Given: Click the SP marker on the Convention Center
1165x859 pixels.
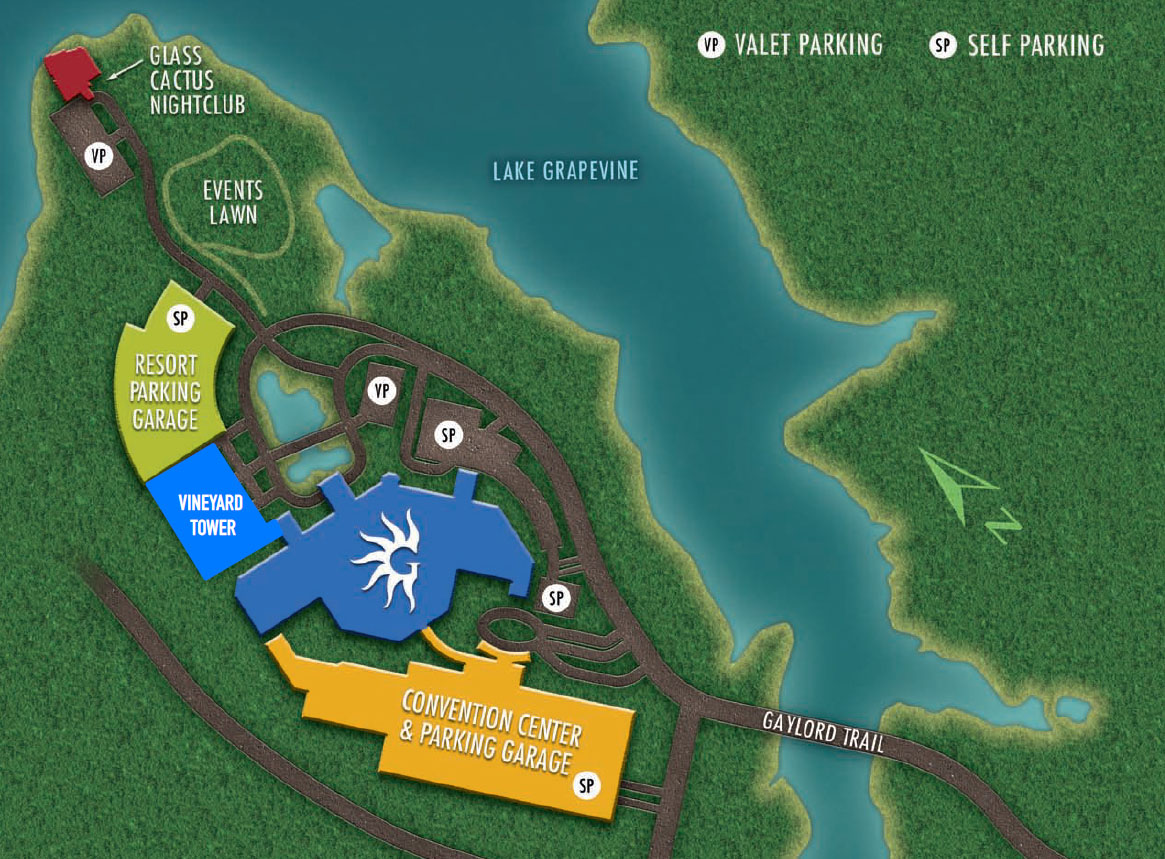Looking at the screenshot, I should click(587, 786).
